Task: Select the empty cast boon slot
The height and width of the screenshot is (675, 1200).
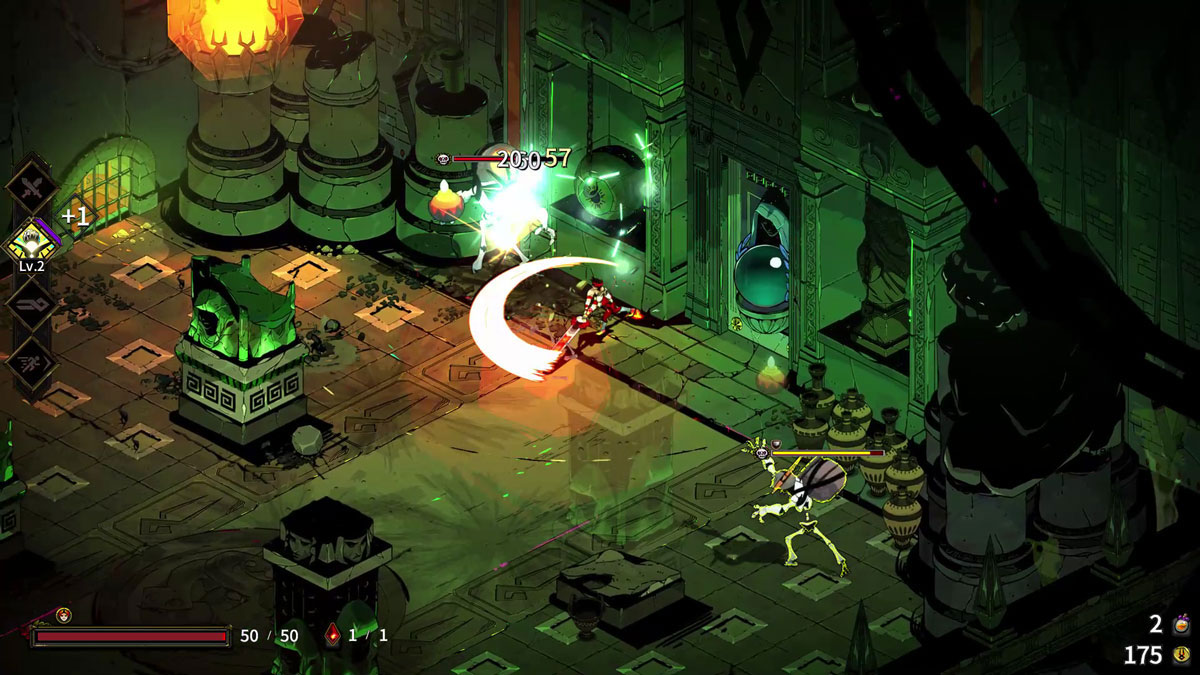Action: tap(31, 303)
